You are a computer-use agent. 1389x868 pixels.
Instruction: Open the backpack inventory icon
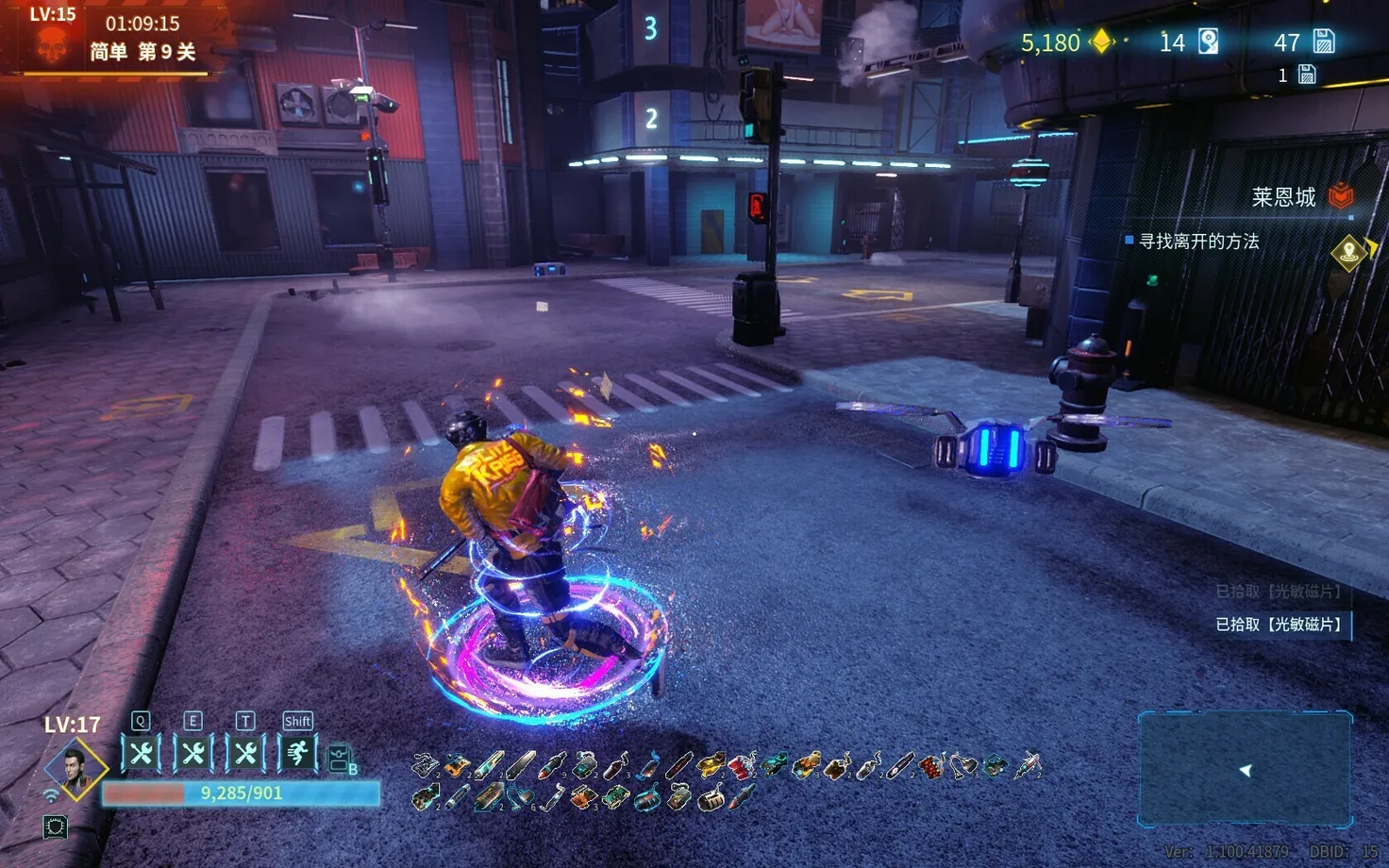point(340,759)
